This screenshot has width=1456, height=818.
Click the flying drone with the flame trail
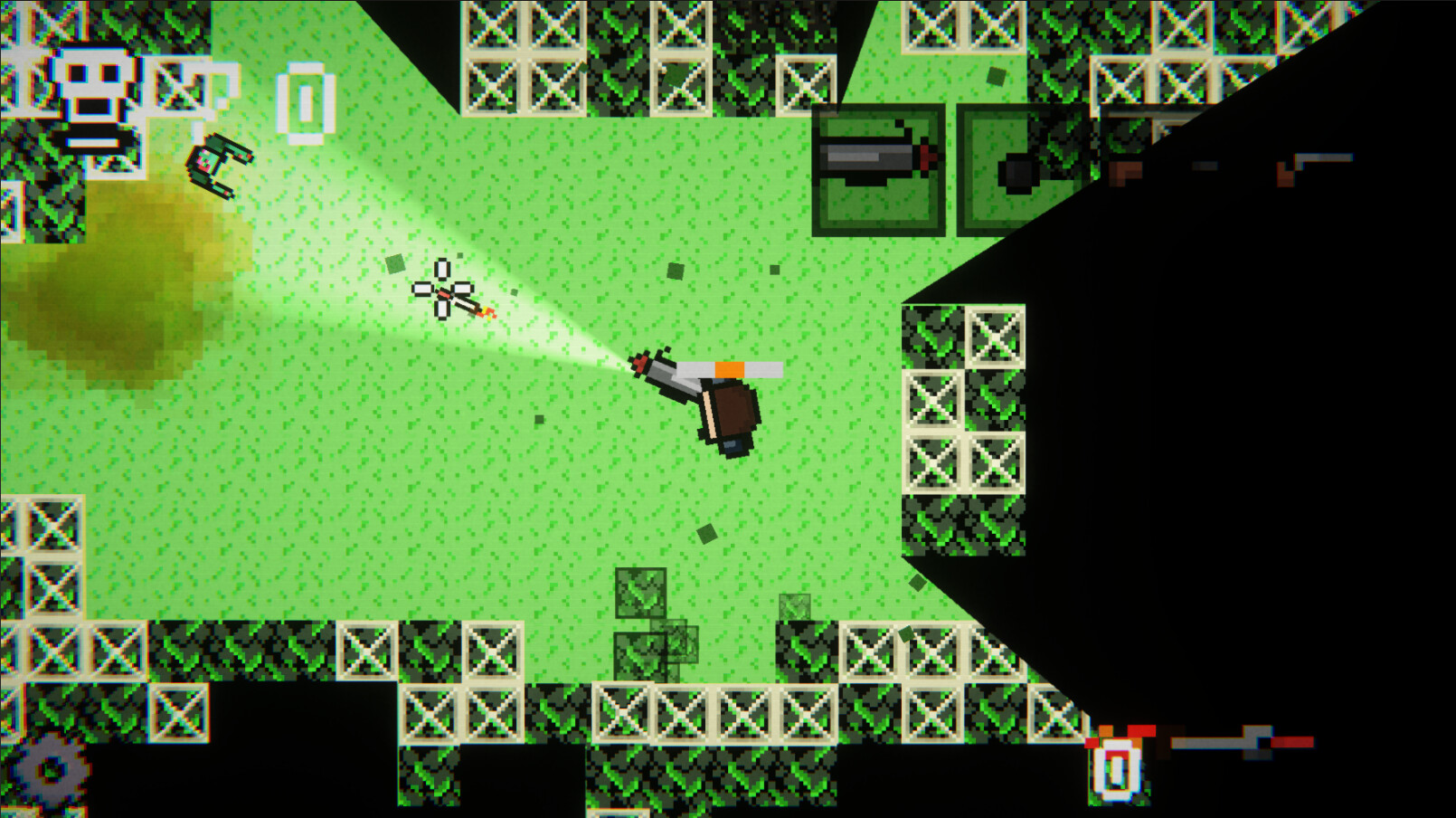pyautogui.click(x=448, y=292)
